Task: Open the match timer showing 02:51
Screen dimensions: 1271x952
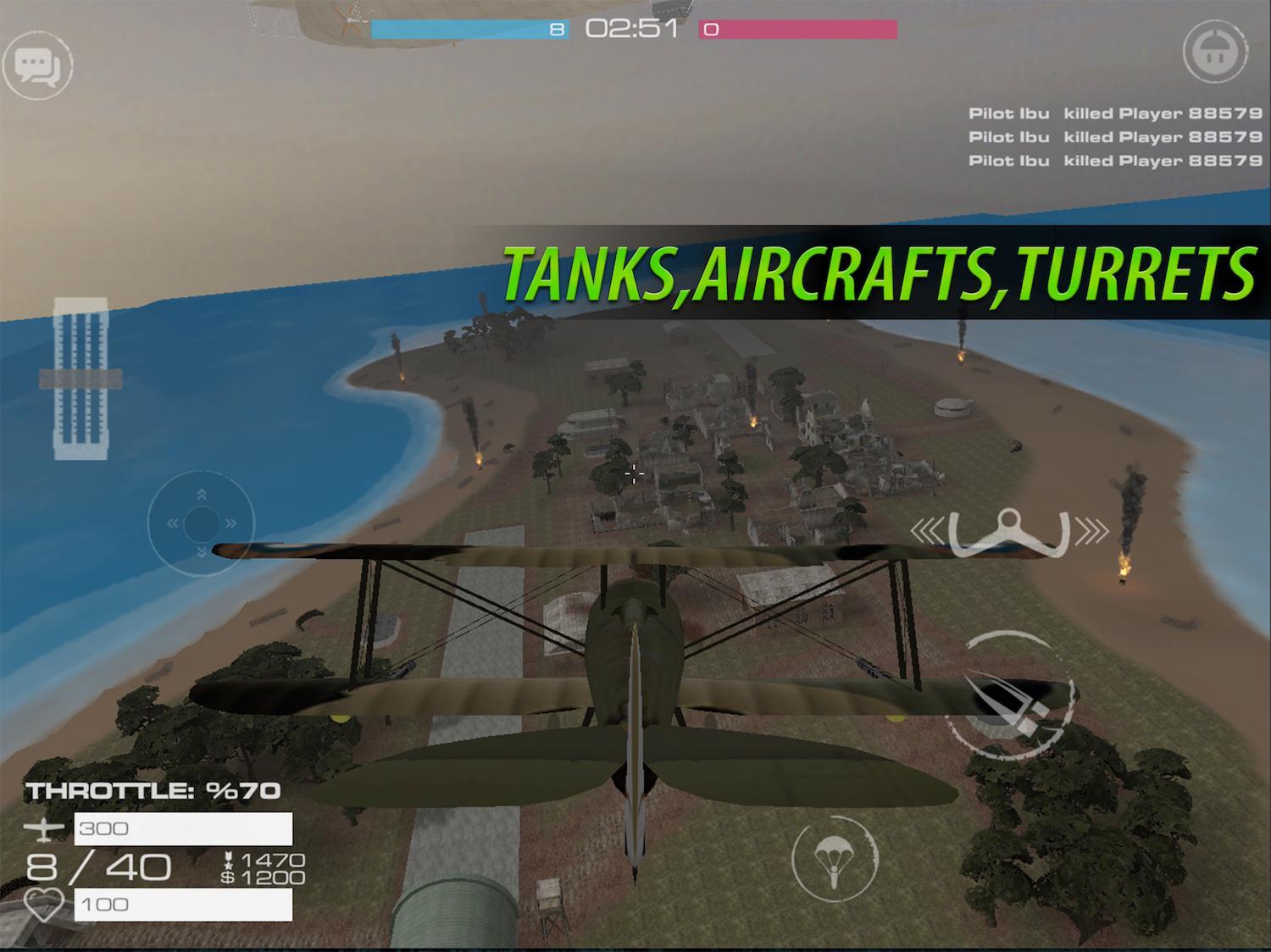Action: pos(630,28)
